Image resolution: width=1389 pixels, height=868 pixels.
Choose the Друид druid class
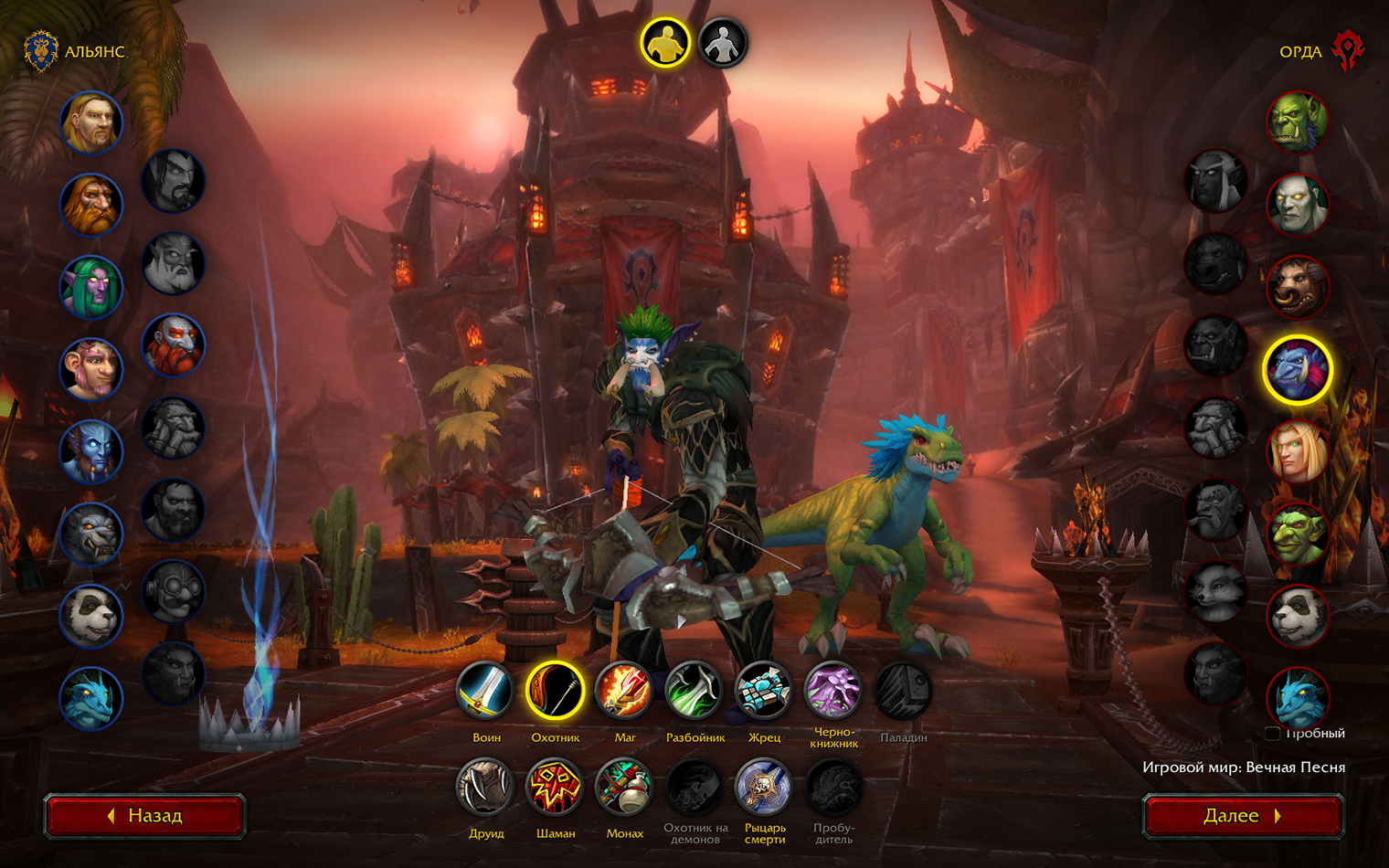tap(485, 788)
